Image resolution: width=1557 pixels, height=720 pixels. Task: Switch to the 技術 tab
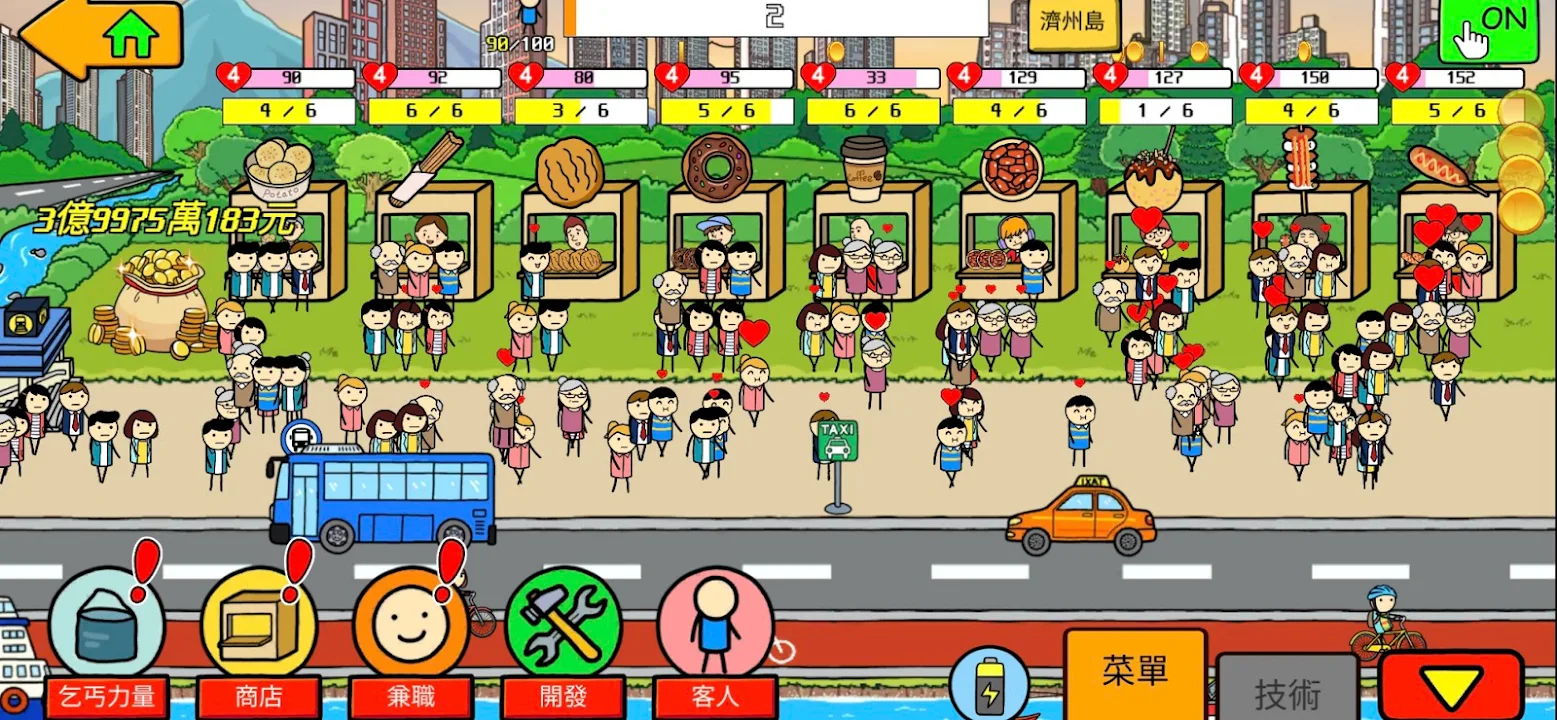(x=1287, y=692)
